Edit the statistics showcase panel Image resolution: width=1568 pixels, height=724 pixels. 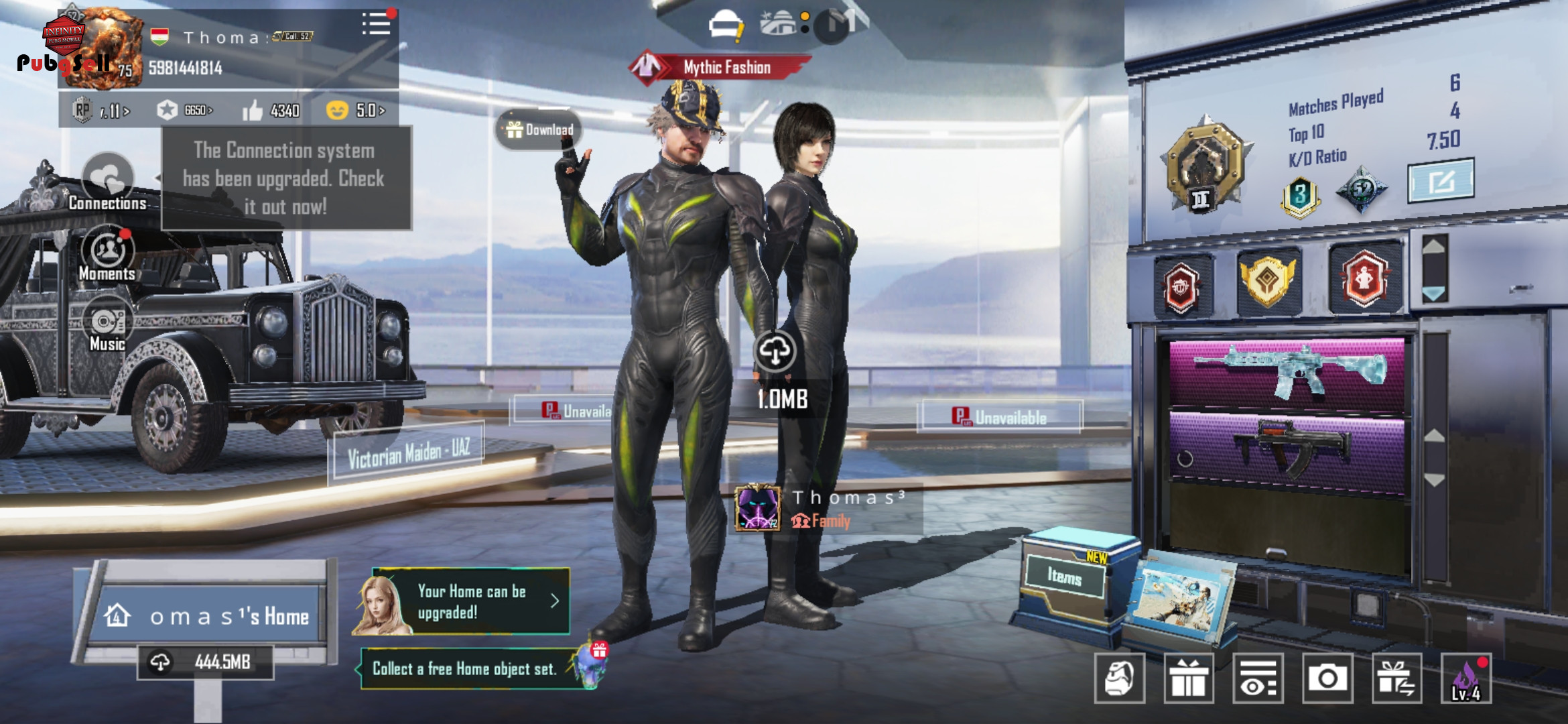pyautogui.click(x=1441, y=180)
